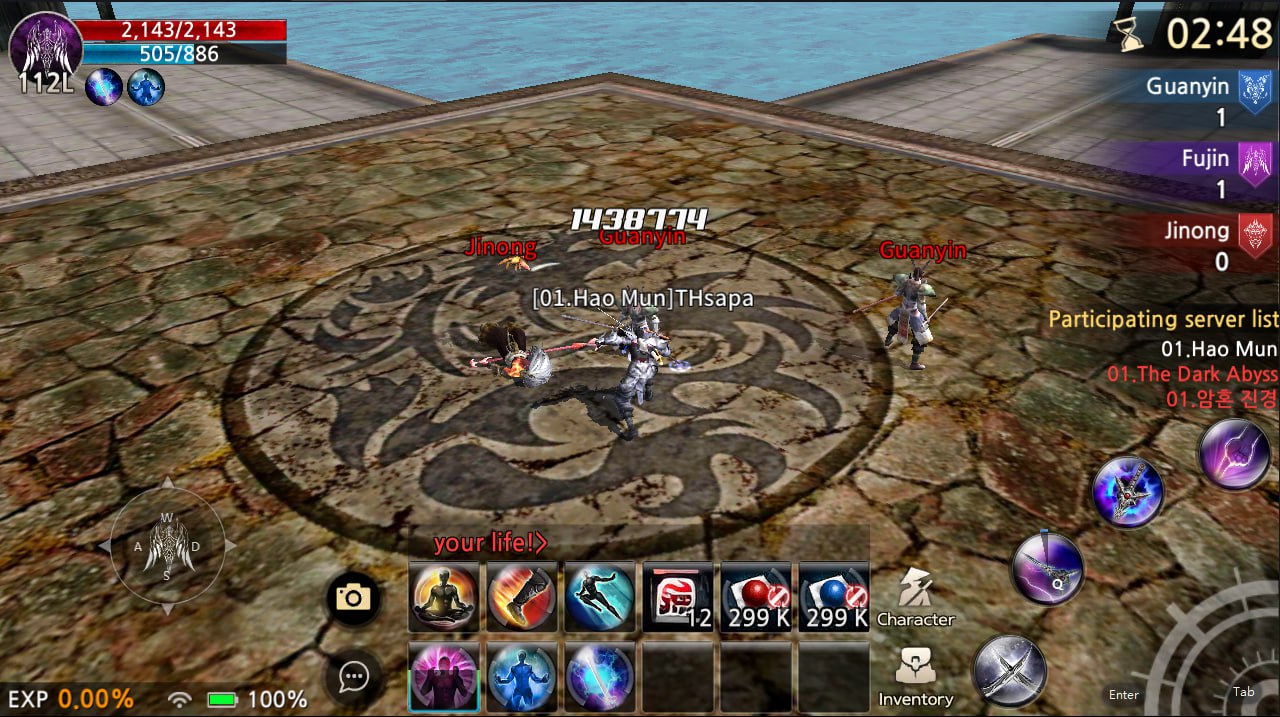
Task: Activate the pink aura skill in the hotbar
Action: coord(444,677)
